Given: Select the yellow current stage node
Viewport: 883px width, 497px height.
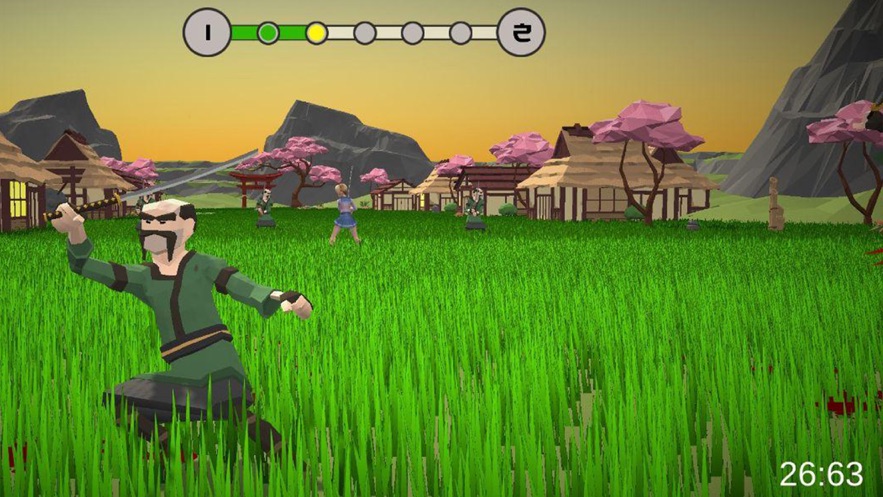Looking at the screenshot, I should (x=316, y=33).
